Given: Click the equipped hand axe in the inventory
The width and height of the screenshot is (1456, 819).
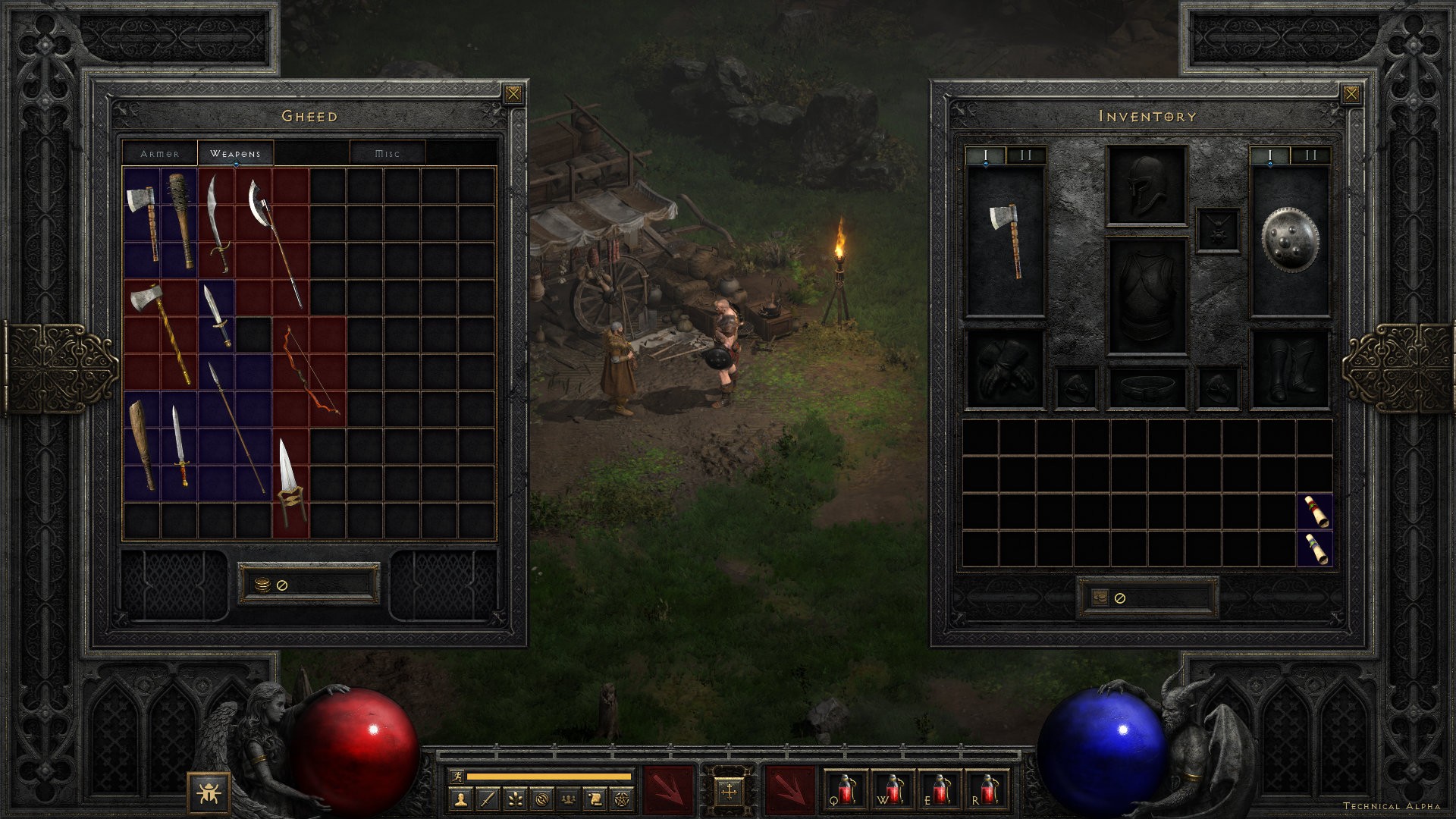Looking at the screenshot, I should (x=1006, y=240).
